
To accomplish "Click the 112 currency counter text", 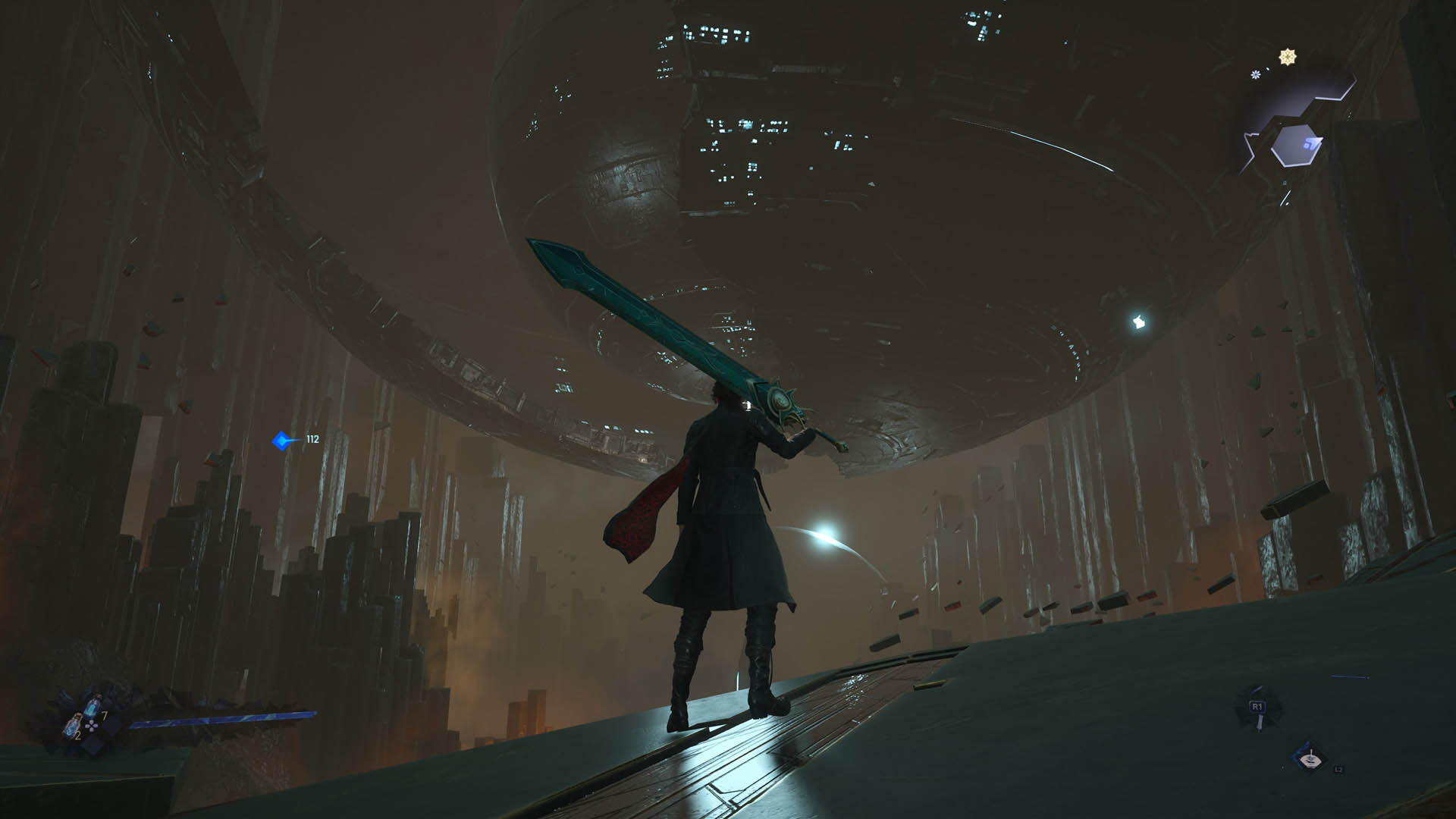I will click(x=313, y=438).
